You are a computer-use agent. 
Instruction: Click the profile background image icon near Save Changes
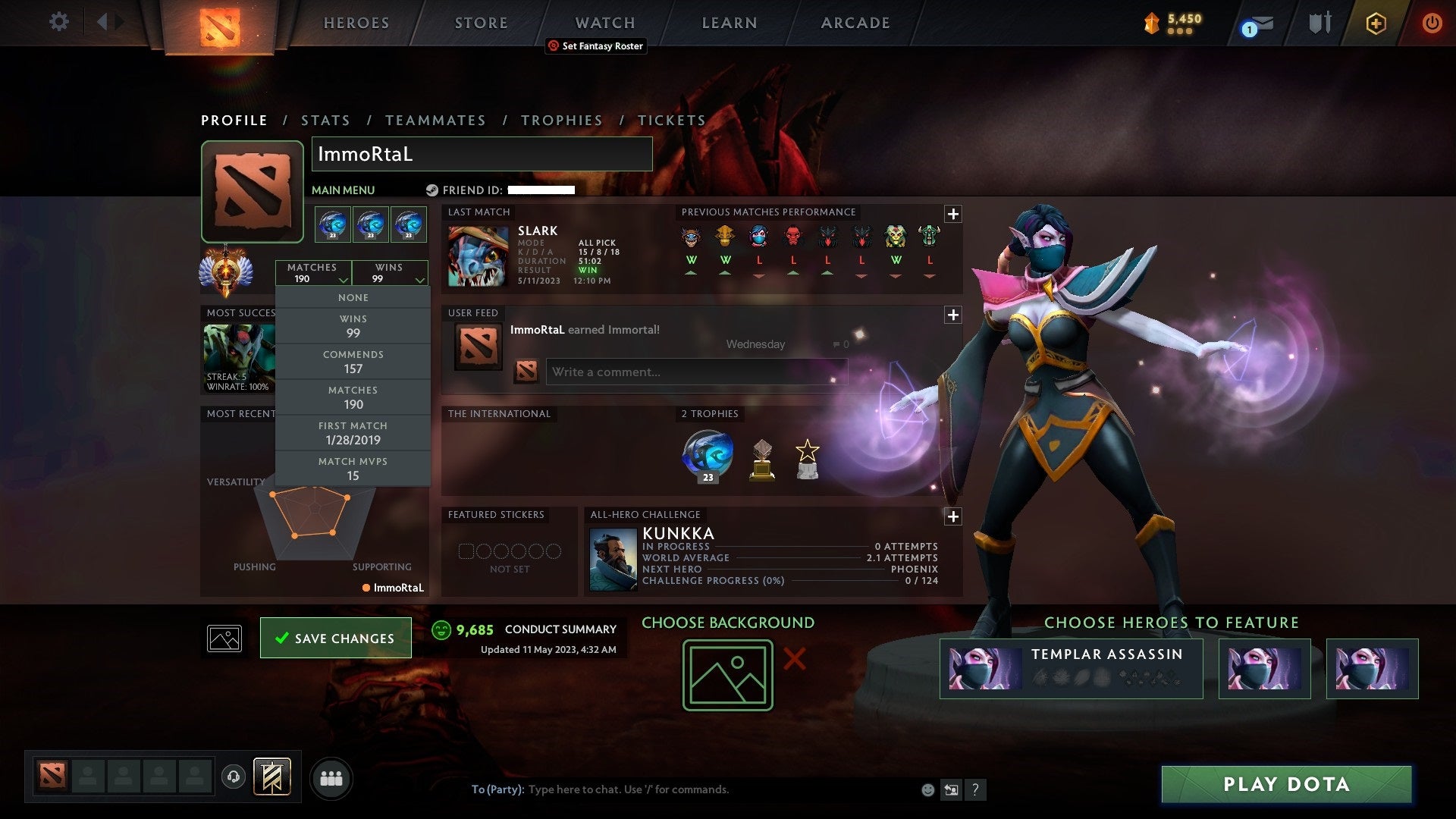pyautogui.click(x=224, y=638)
